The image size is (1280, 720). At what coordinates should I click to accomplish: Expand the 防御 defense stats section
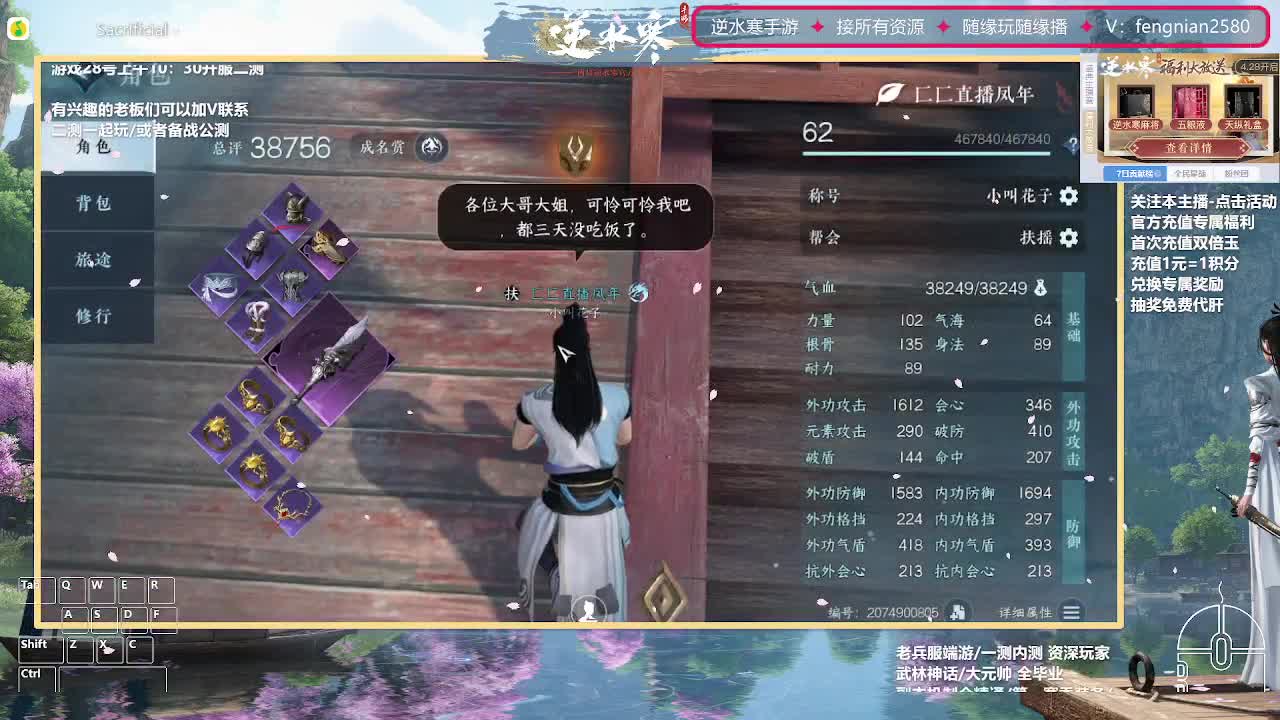point(1073,527)
